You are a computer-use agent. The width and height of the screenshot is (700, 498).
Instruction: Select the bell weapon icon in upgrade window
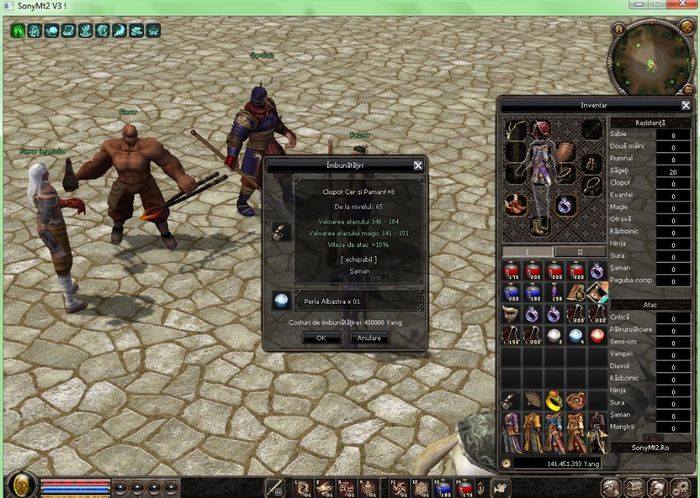[276, 232]
